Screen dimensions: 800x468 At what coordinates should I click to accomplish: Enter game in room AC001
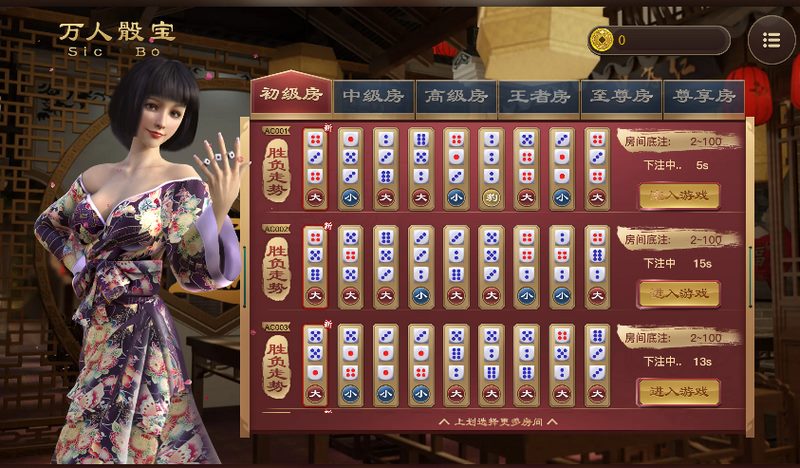pos(679,195)
